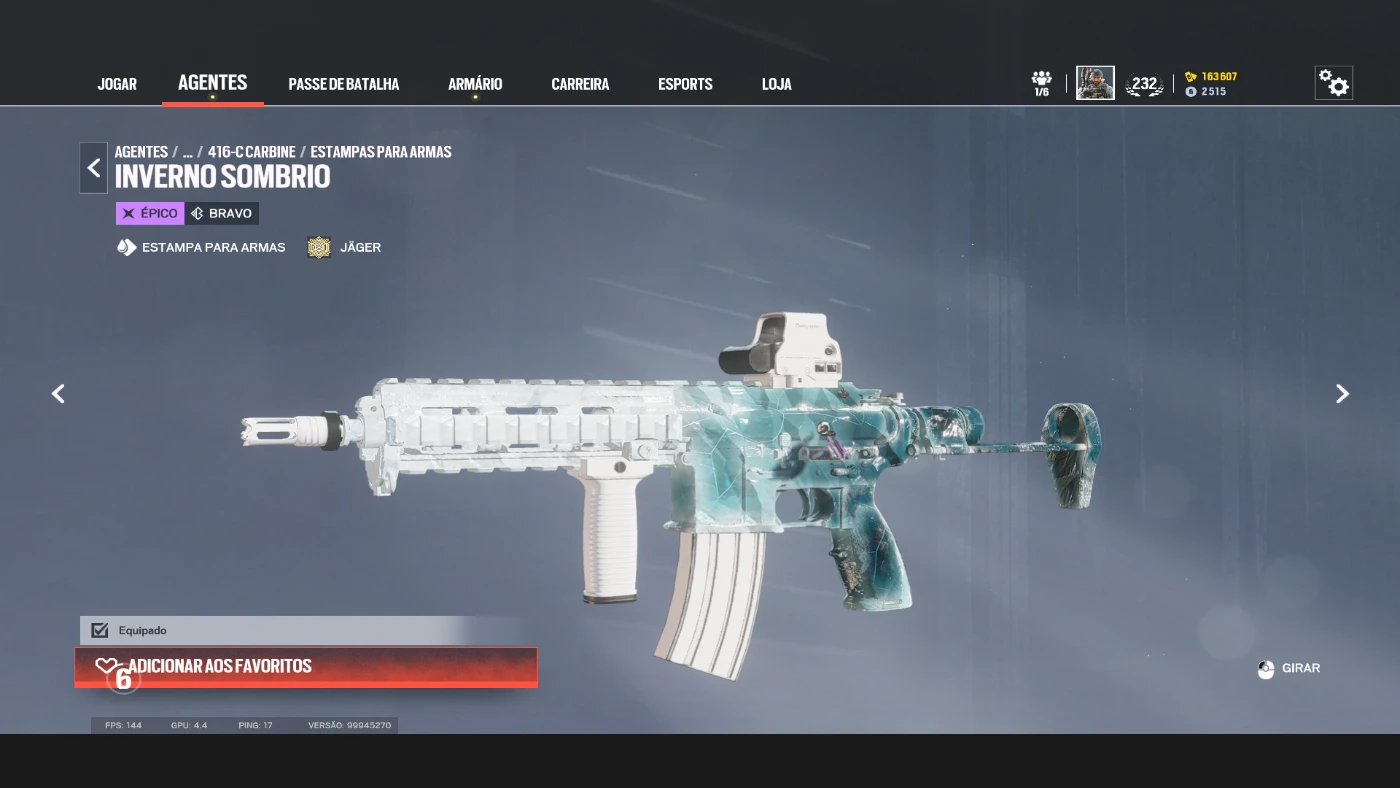Visit the Loja tab
The height and width of the screenshot is (788, 1400).
click(x=776, y=84)
